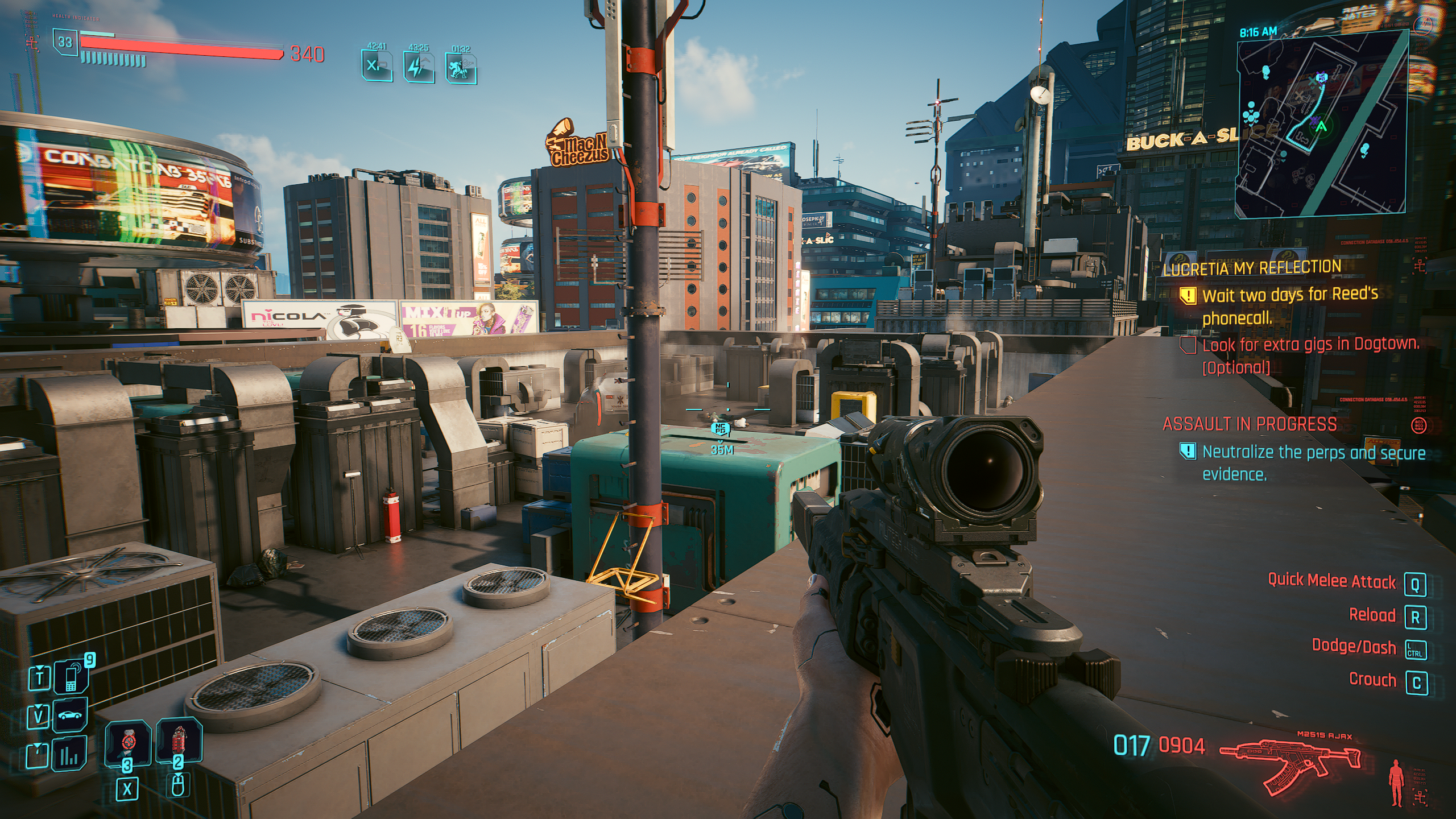Click the red body stance indicator
The height and width of the screenshot is (819, 1456).
[1395, 784]
